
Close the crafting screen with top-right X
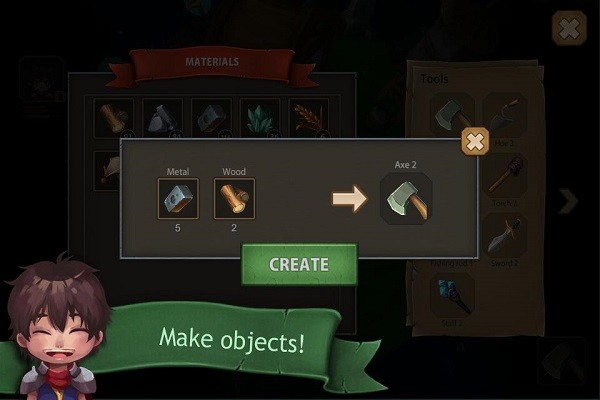tap(569, 28)
